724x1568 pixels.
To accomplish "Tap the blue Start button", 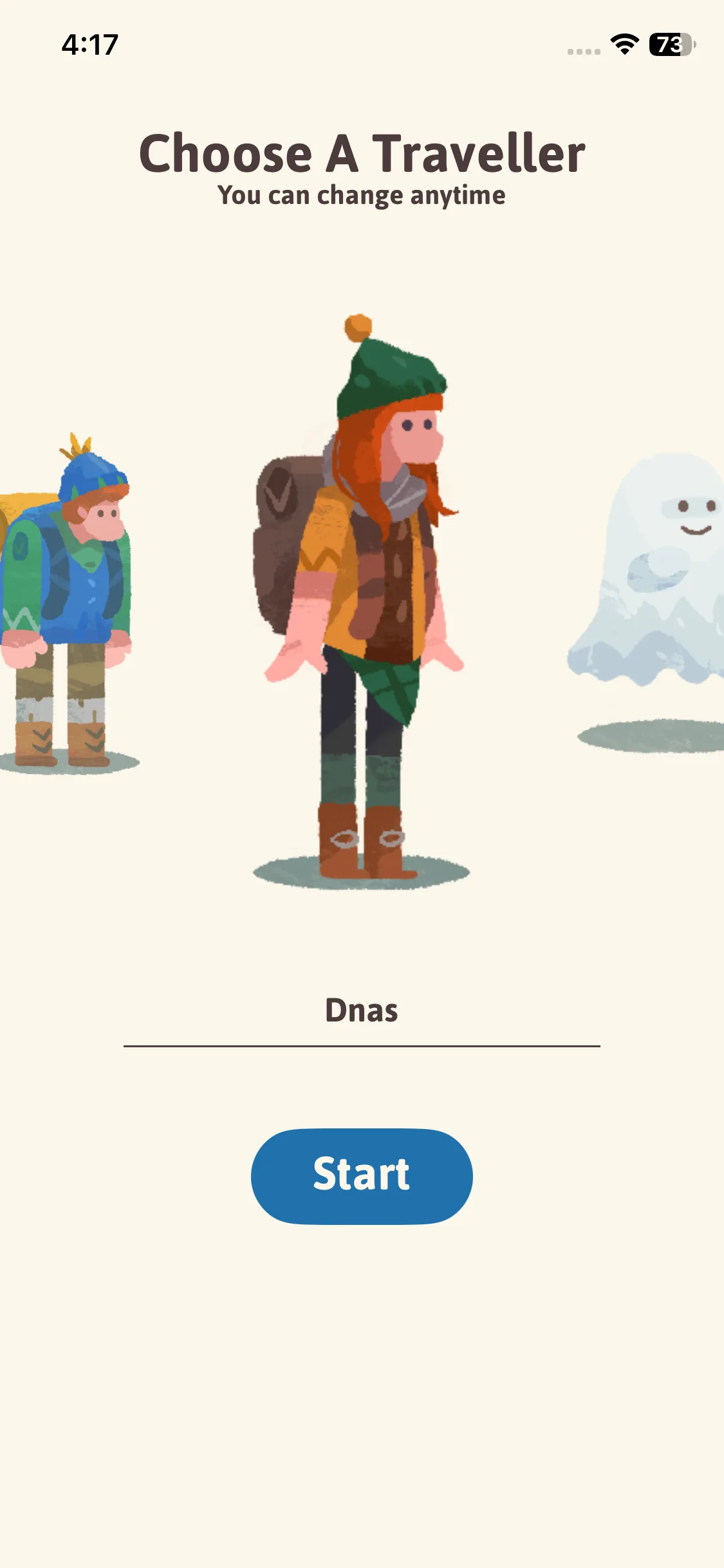I will click(362, 1175).
